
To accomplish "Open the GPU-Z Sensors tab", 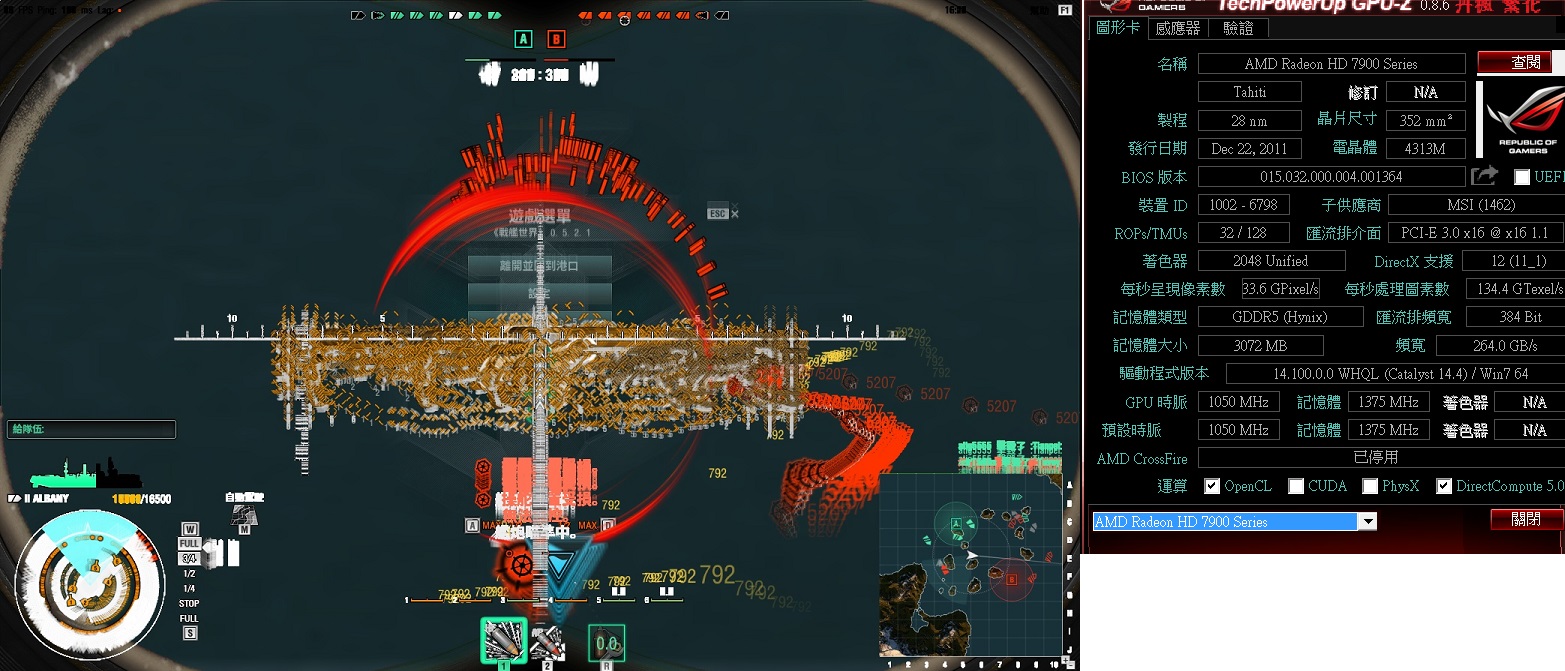I will [1177, 28].
